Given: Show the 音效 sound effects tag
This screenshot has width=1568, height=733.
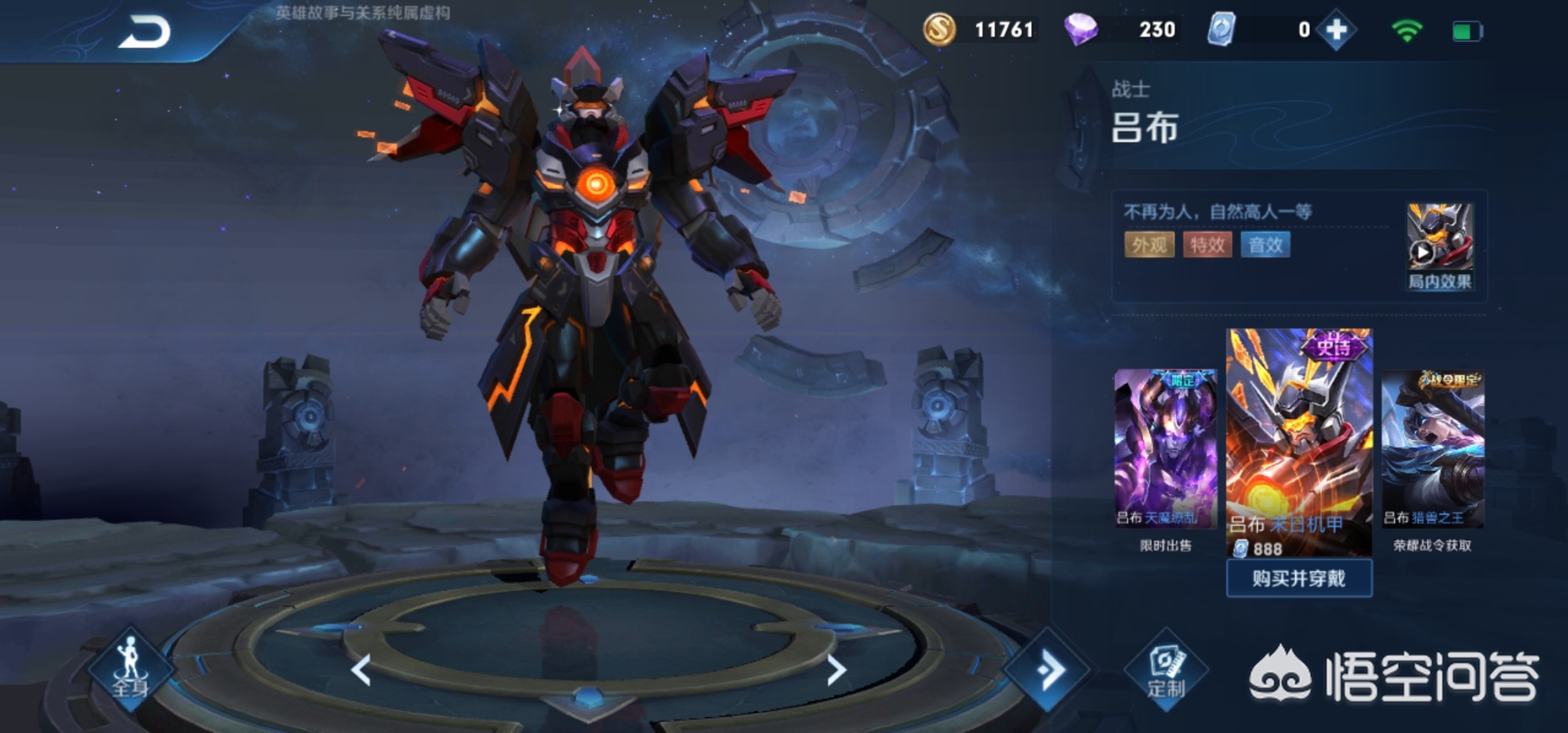Looking at the screenshot, I should [1265, 245].
